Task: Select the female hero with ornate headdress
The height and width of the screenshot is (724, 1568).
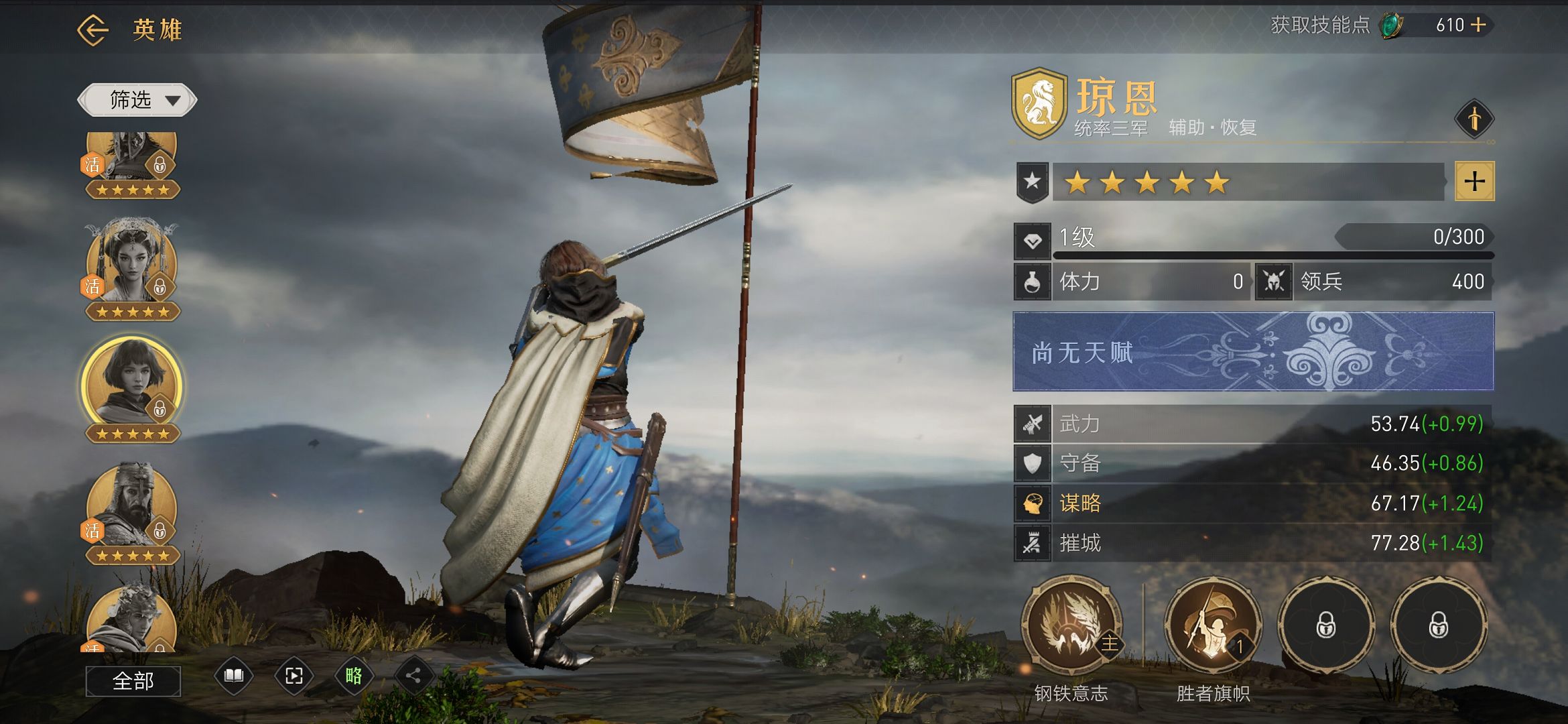Action: (132, 265)
